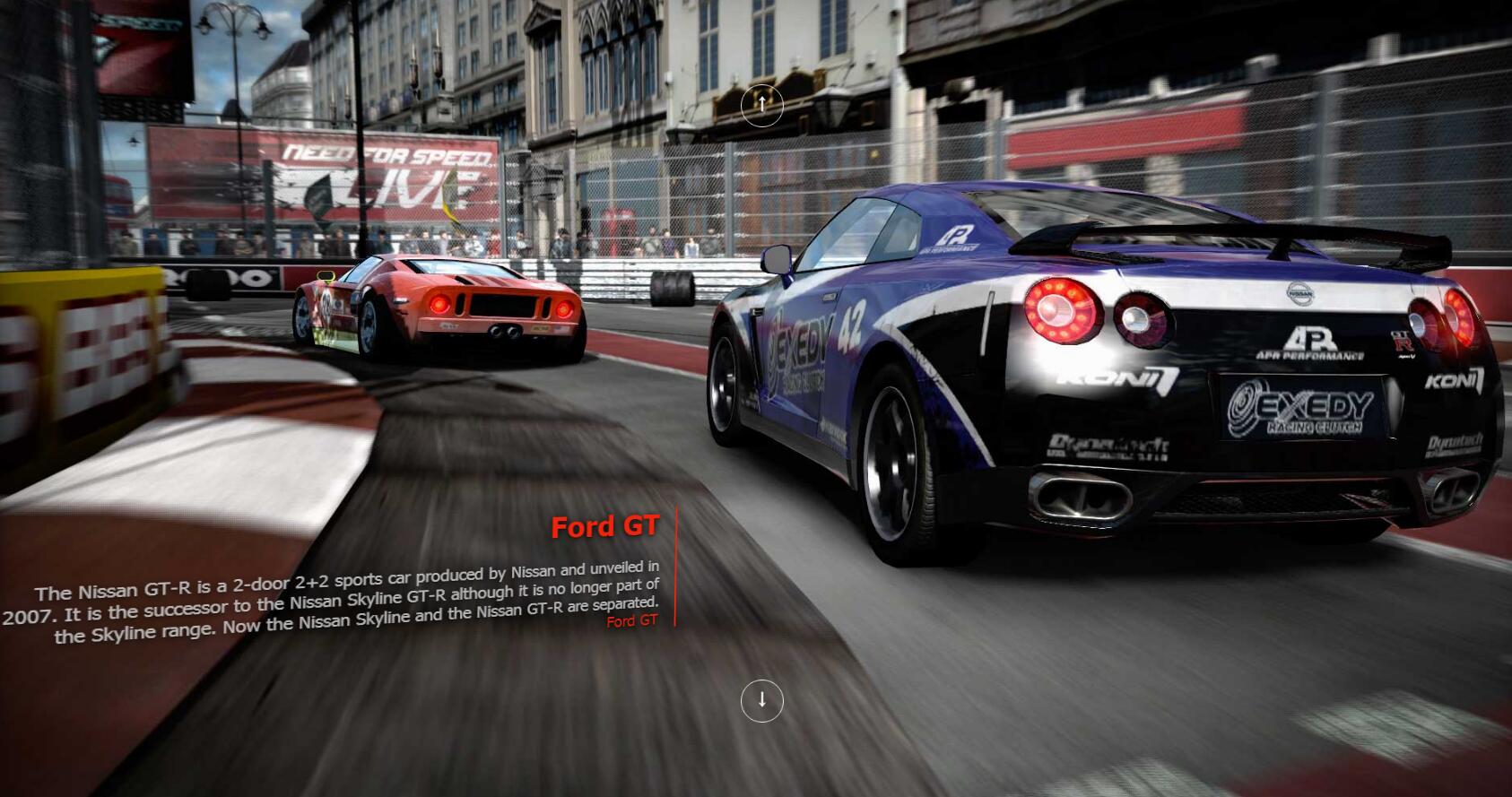Open the small red Ford GT link
Image resolution: width=1512 pixels, height=797 pixels.
click(632, 620)
